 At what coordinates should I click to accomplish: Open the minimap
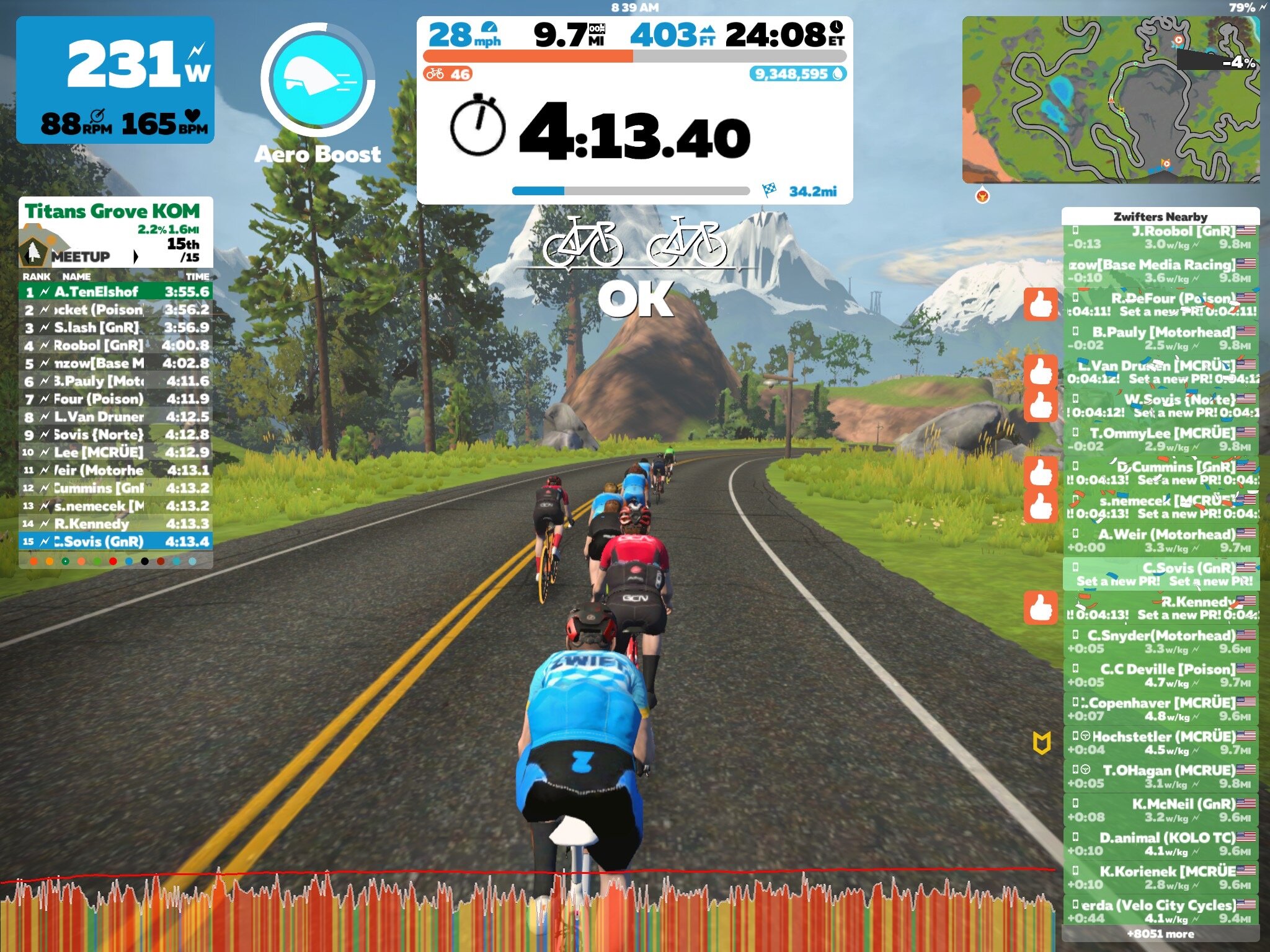coord(1110,99)
